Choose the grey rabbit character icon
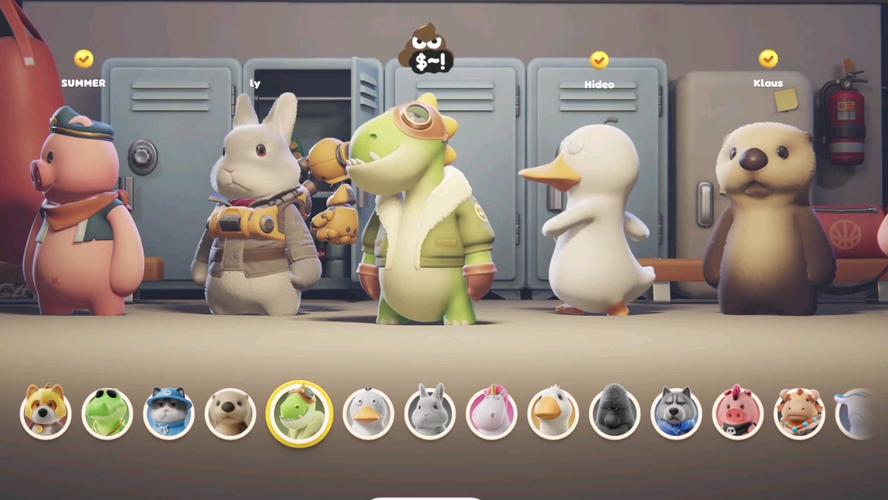888x500 pixels. [x=430, y=413]
